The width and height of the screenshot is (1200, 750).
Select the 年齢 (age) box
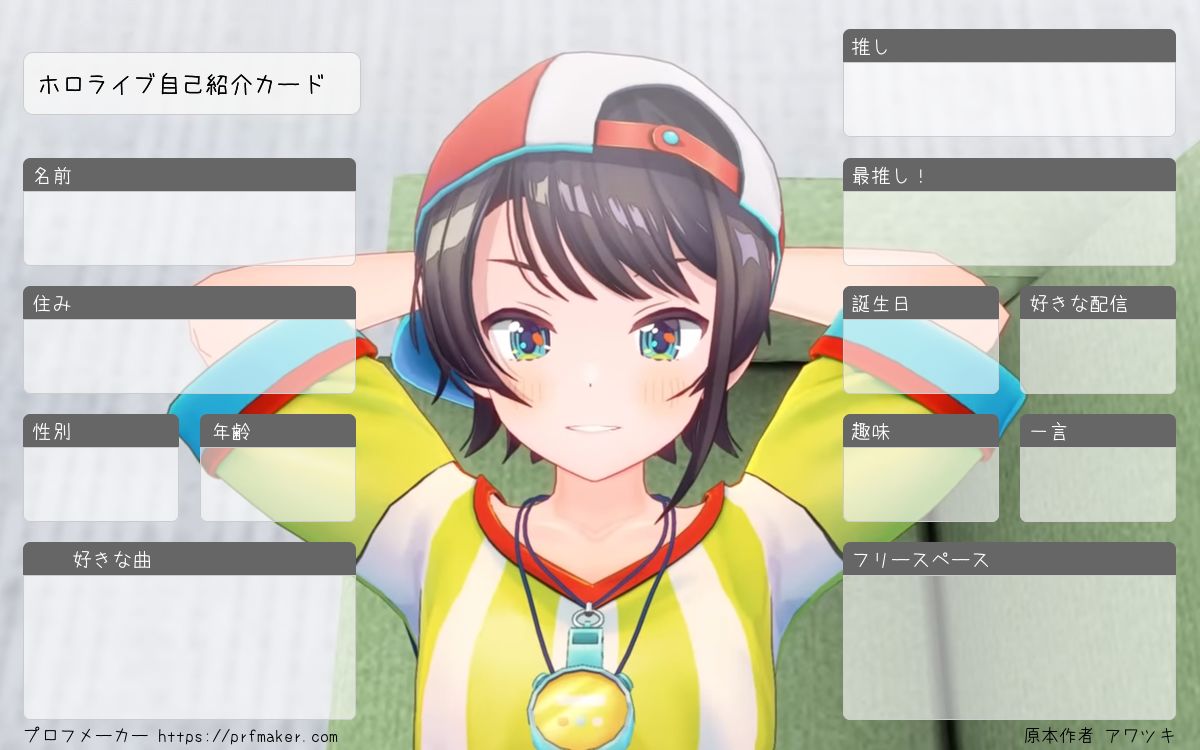[x=278, y=484]
